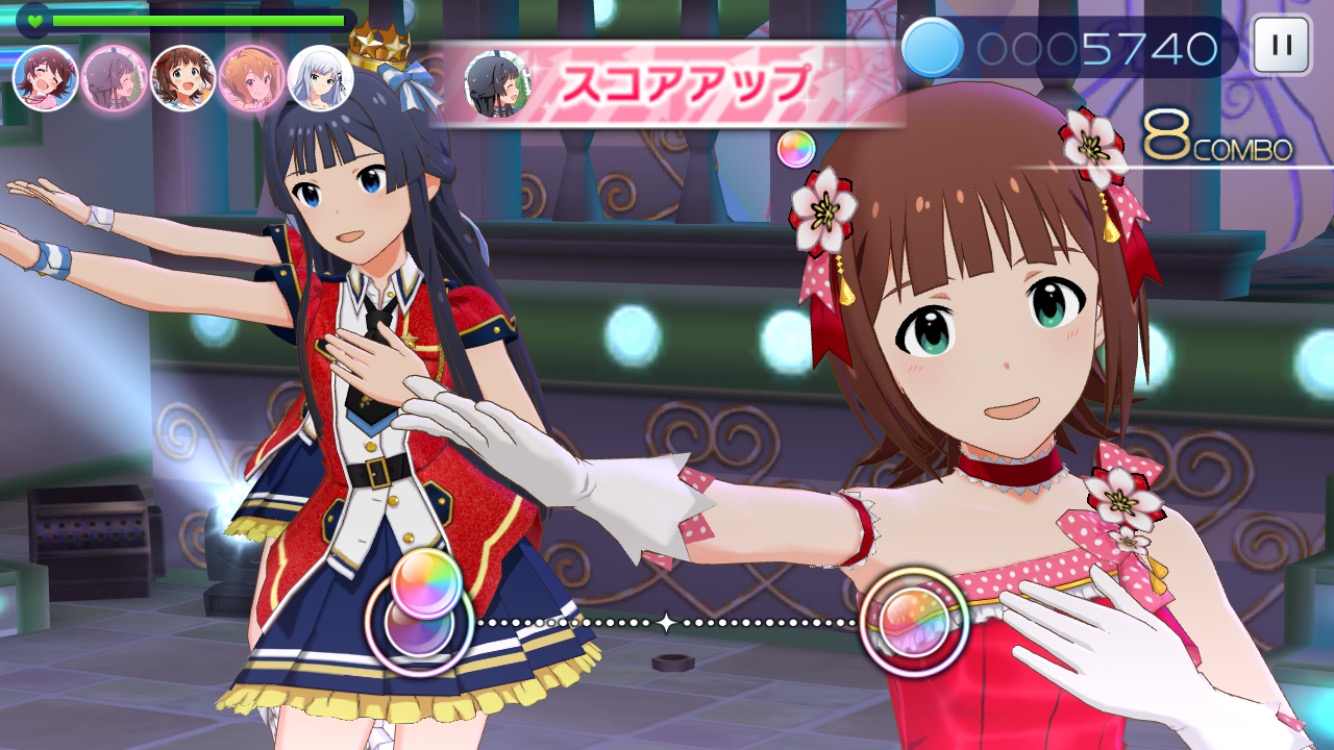Viewport: 1334px width, 750px height.
Task: Pause the live with the pause button
Action: (x=1281, y=46)
